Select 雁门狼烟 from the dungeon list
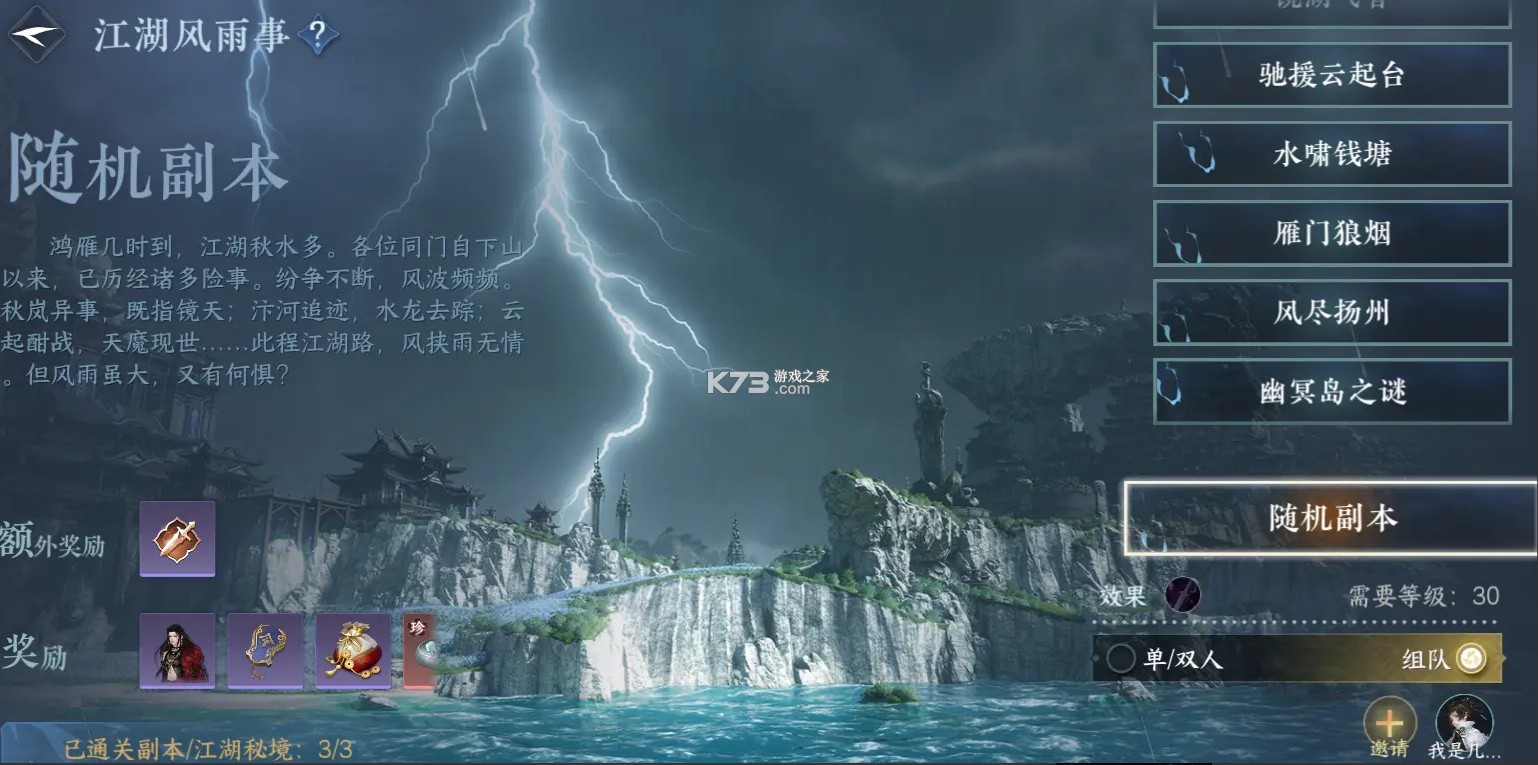Viewport: 1538px width, 765px height. 1332,233
